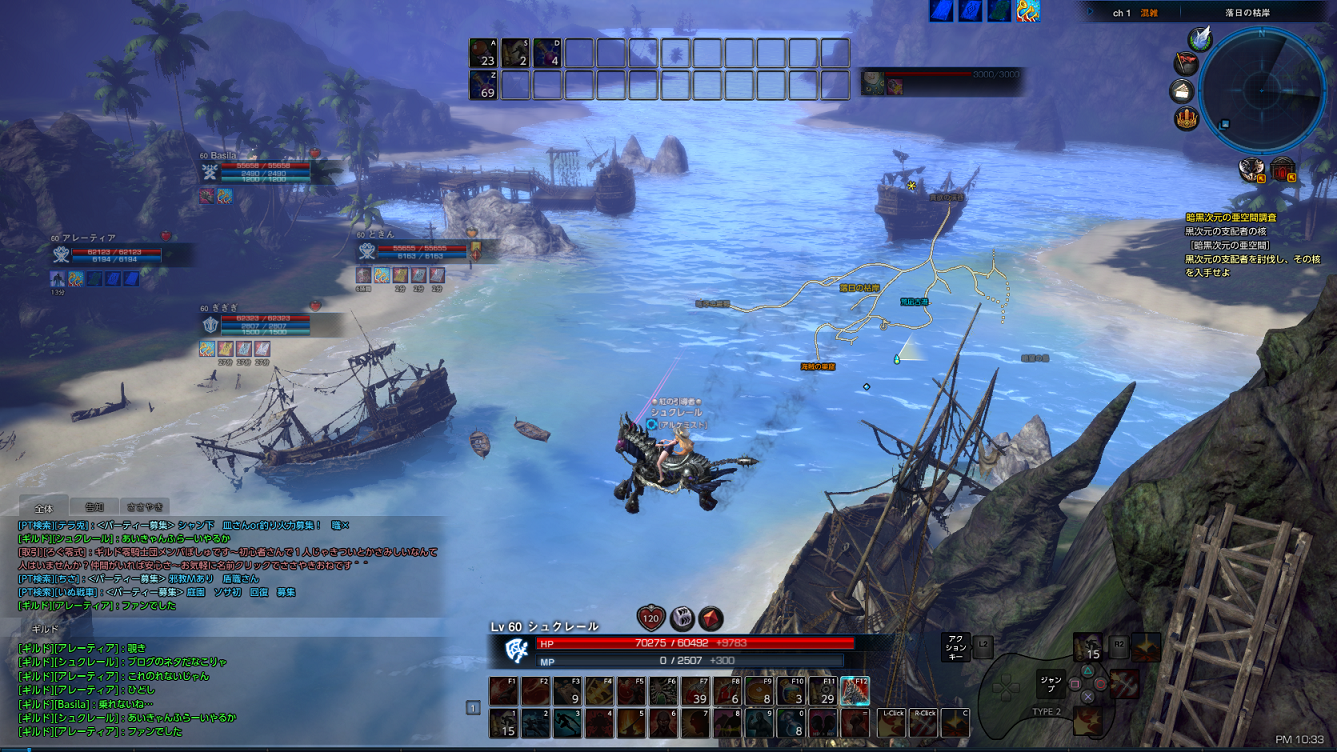
Task: Open the ささやき whisper chat tab
Action: click(145, 507)
